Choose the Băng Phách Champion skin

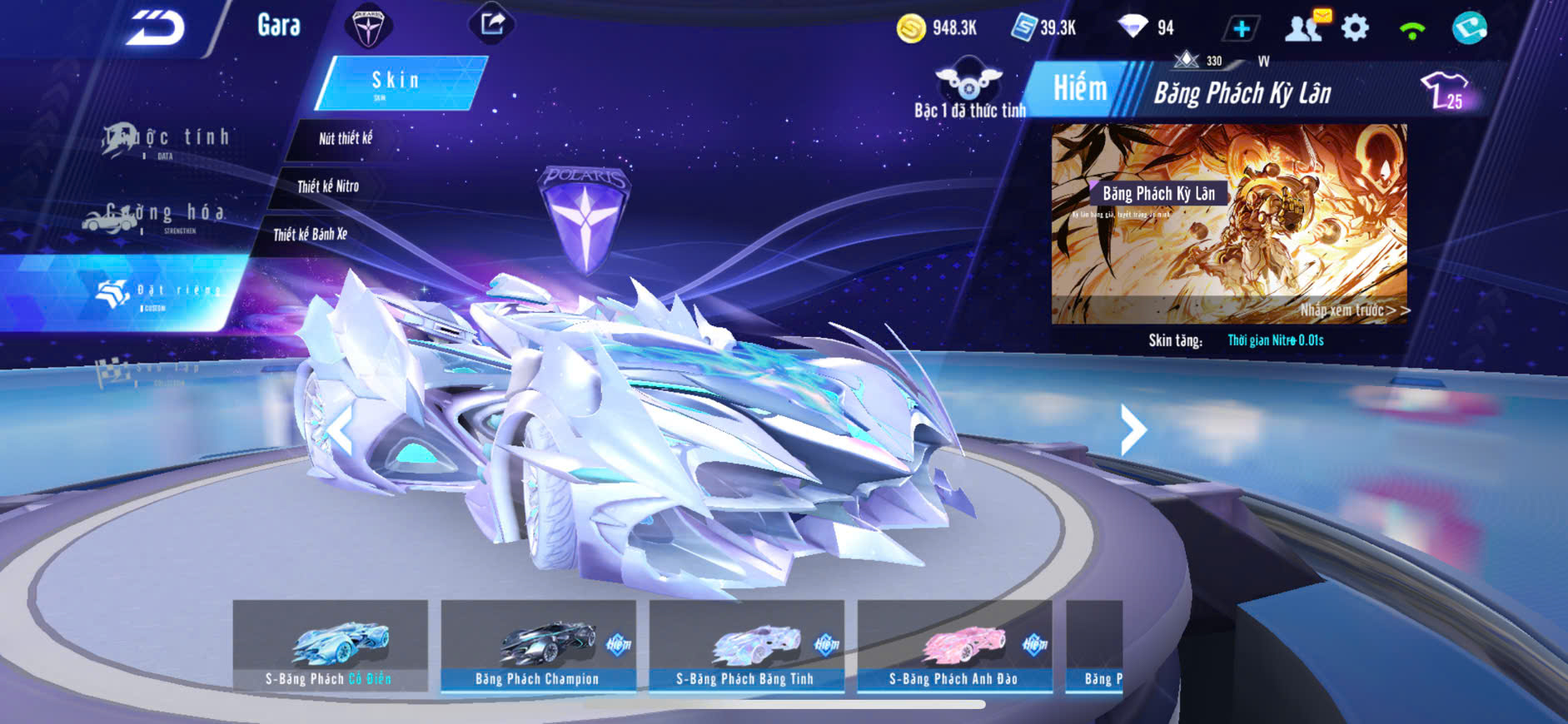(x=538, y=647)
